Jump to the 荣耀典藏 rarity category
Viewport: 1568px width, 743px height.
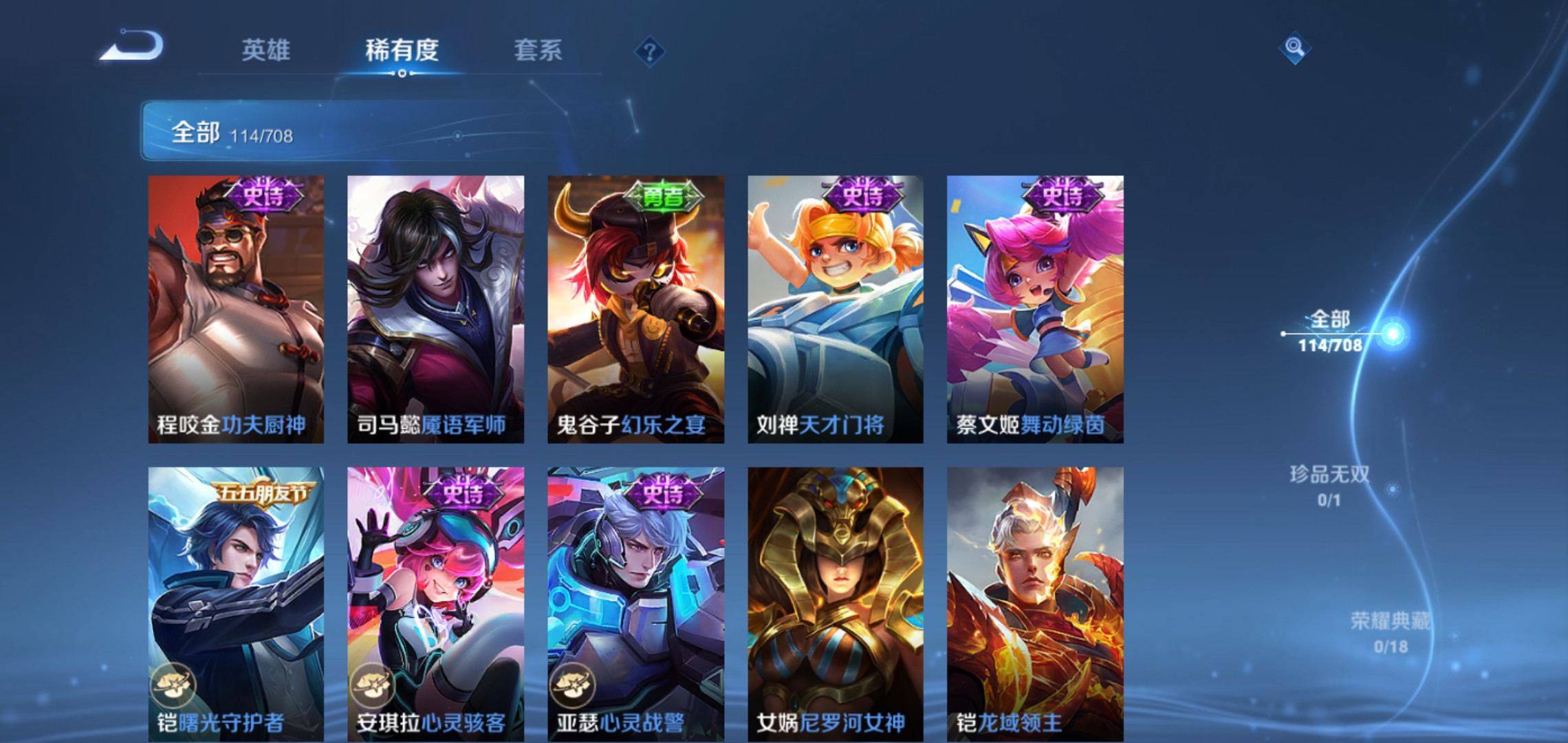tap(1390, 632)
